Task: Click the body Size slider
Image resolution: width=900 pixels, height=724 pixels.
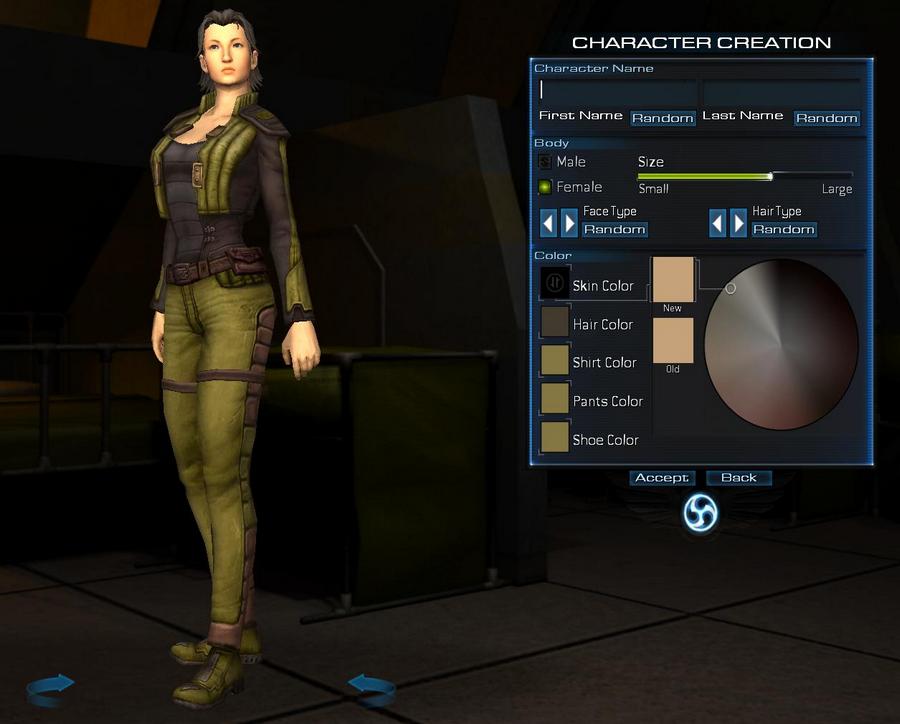Action: (x=744, y=176)
